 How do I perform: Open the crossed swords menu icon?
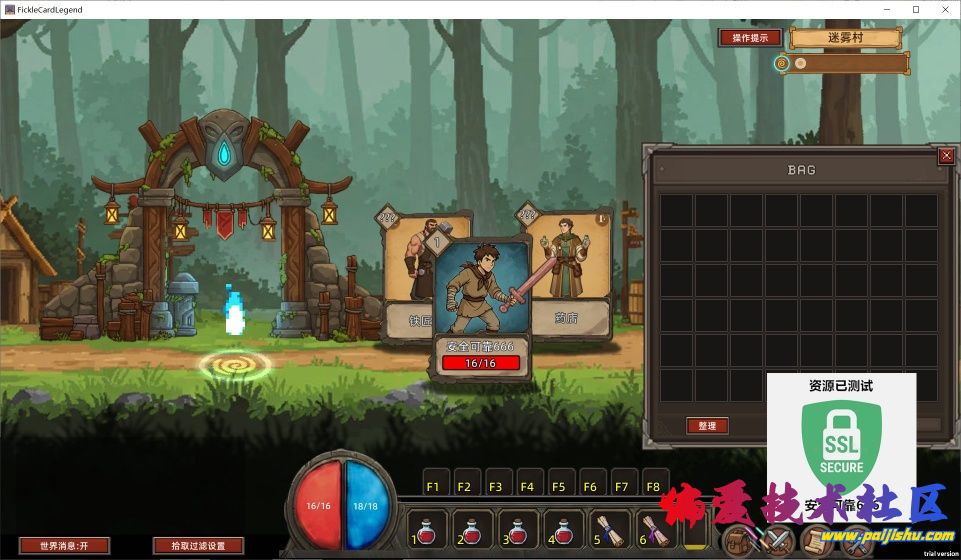tap(777, 542)
